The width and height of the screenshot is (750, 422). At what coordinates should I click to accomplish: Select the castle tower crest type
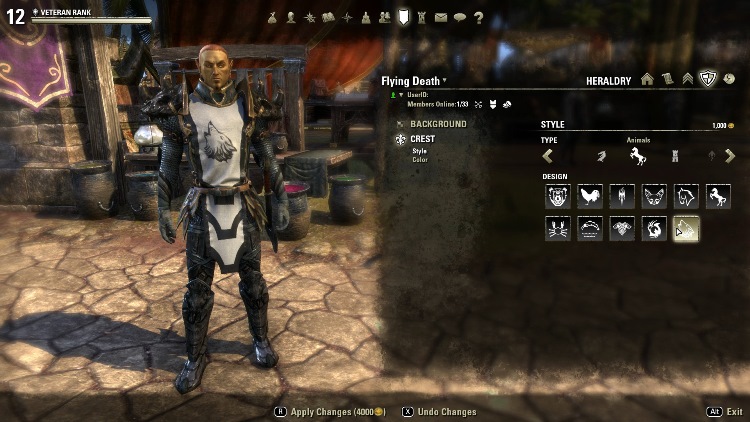point(674,156)
